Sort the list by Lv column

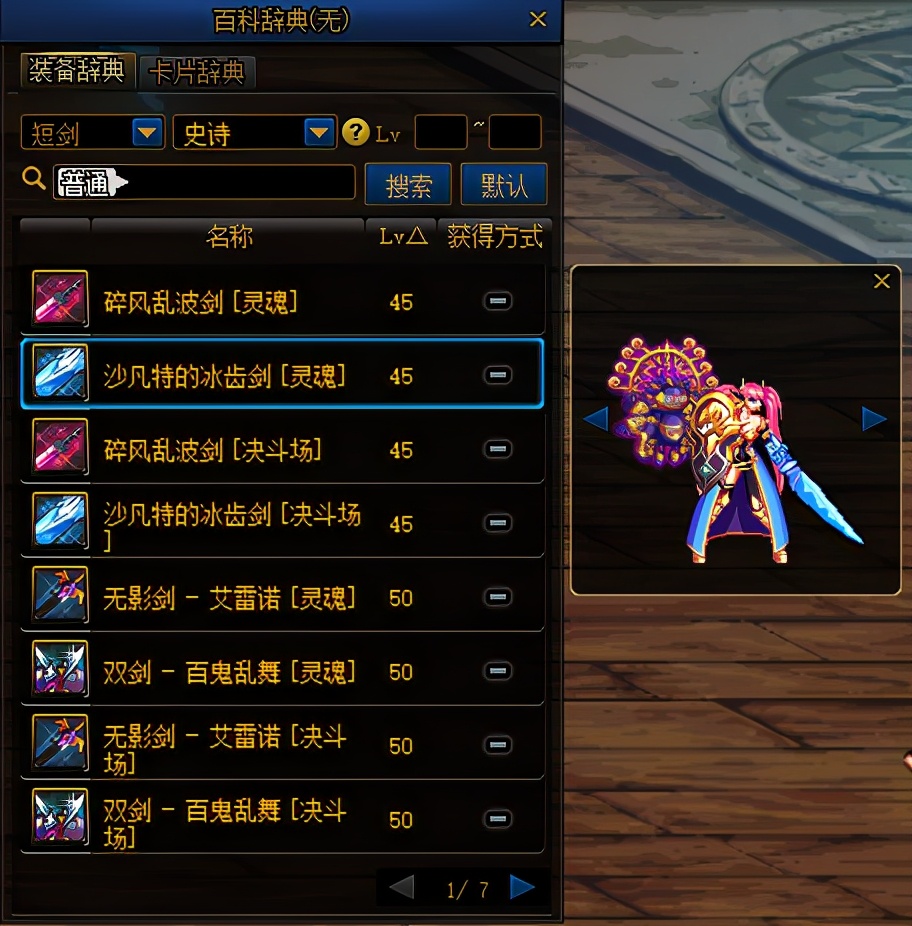point(402,236)
